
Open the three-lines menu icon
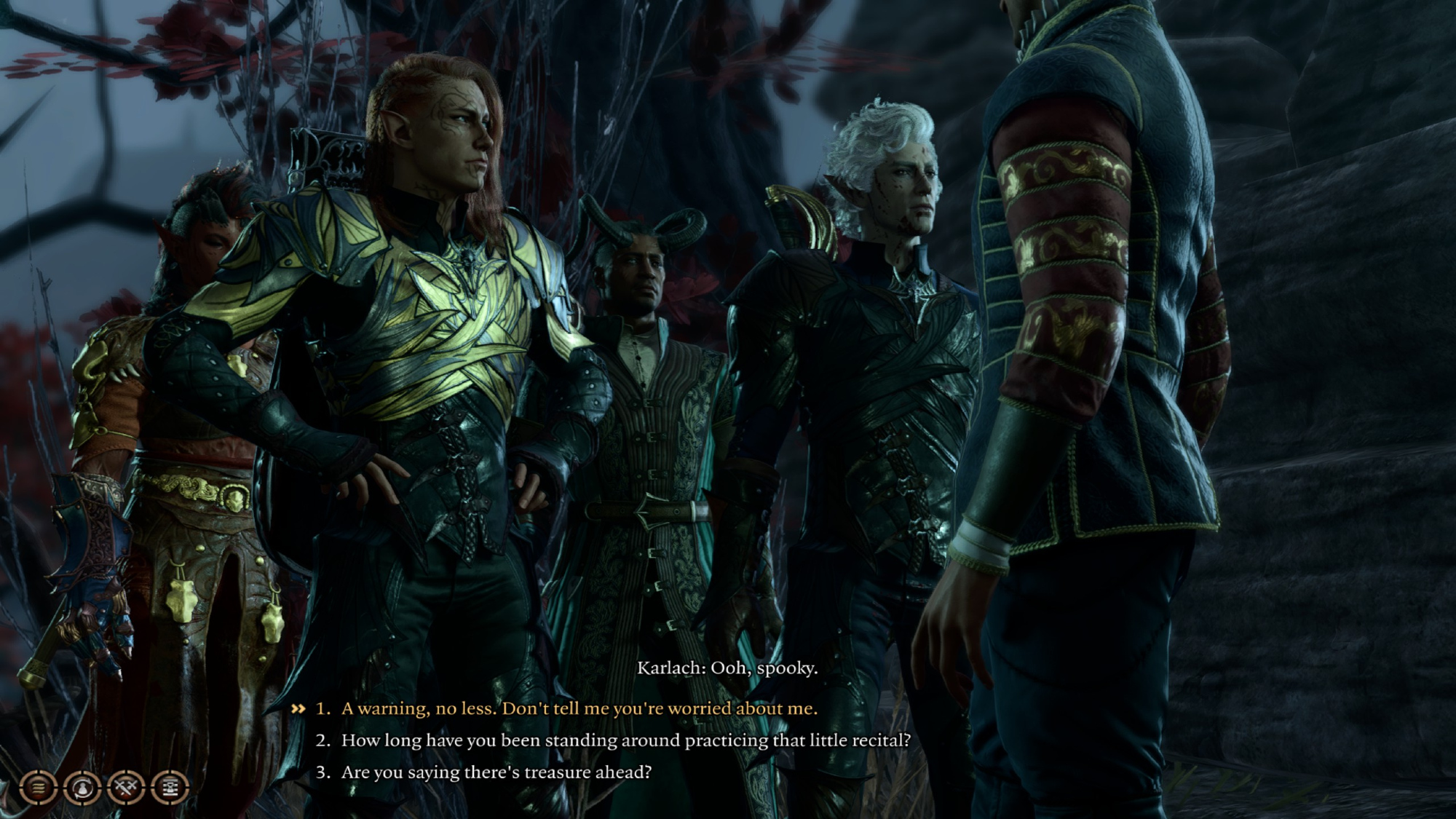click(x=39, y=787)
